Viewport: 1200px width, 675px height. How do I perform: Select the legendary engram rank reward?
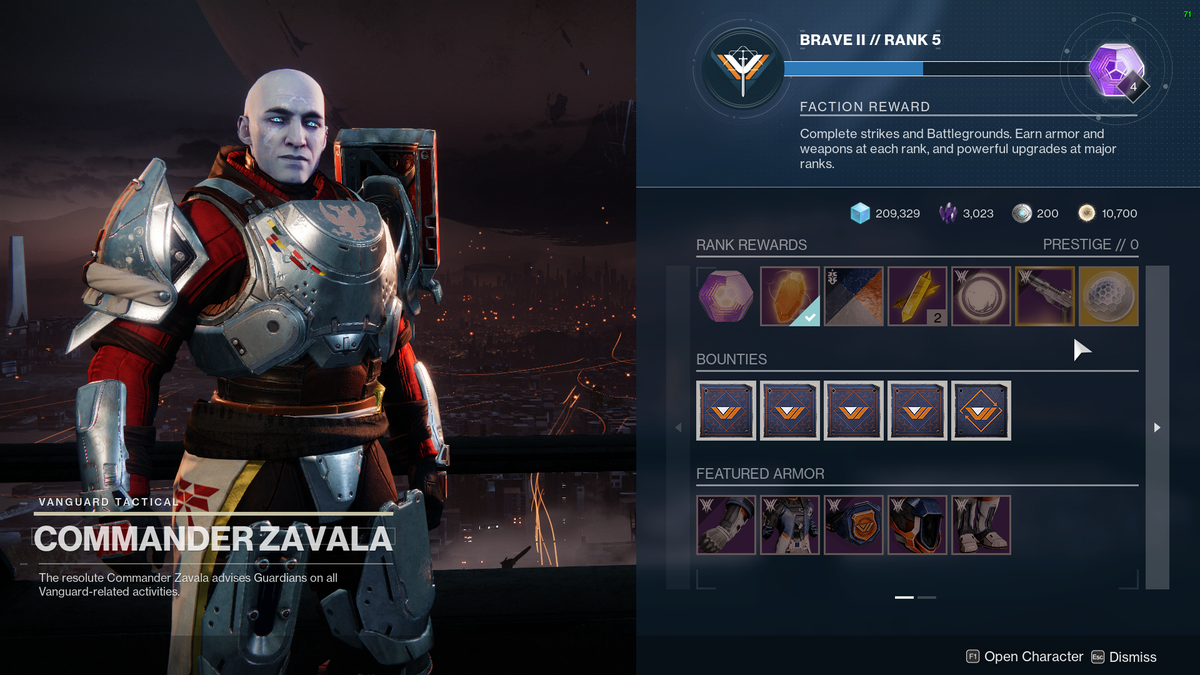point(725,296)
